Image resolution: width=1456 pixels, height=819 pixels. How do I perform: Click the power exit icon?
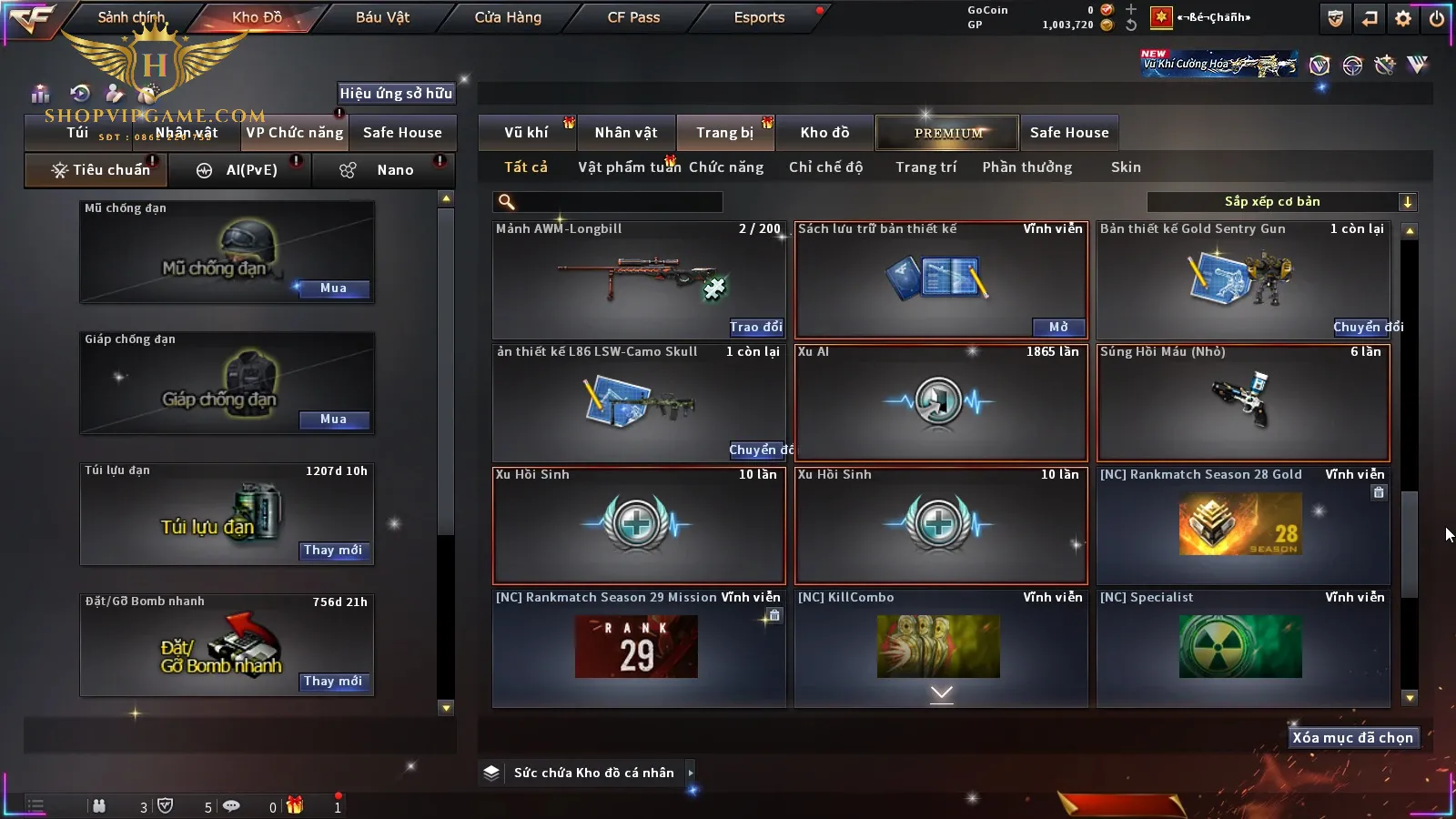1437,18
